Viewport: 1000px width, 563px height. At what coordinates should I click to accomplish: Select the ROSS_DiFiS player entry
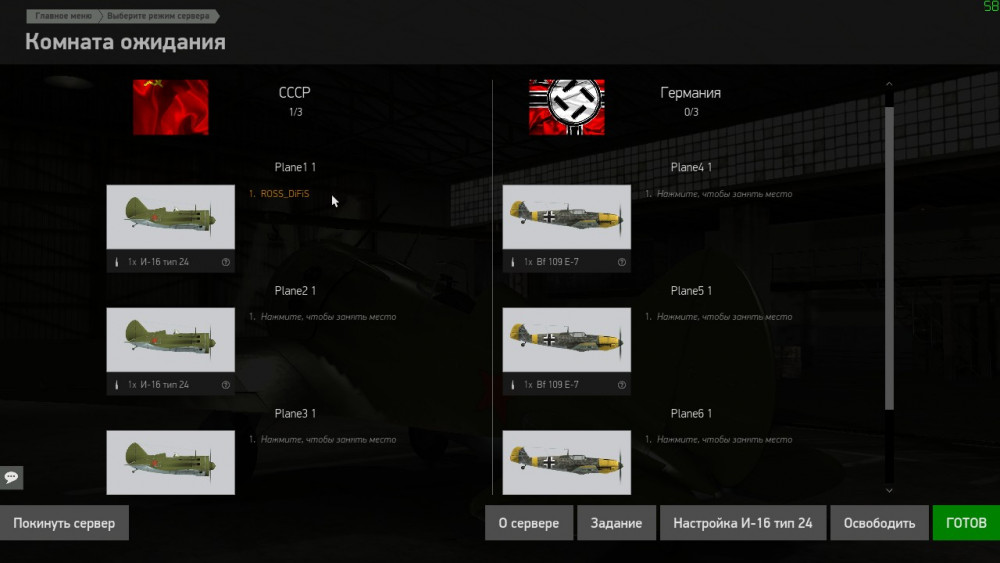284,194
